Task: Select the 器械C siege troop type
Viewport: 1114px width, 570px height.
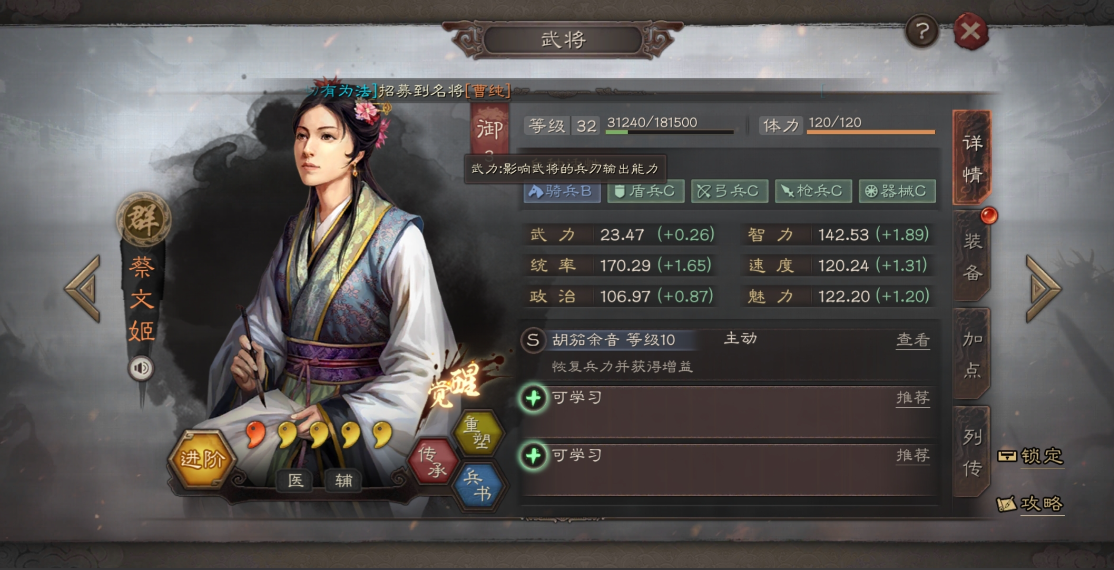Action: pos(897,191)
